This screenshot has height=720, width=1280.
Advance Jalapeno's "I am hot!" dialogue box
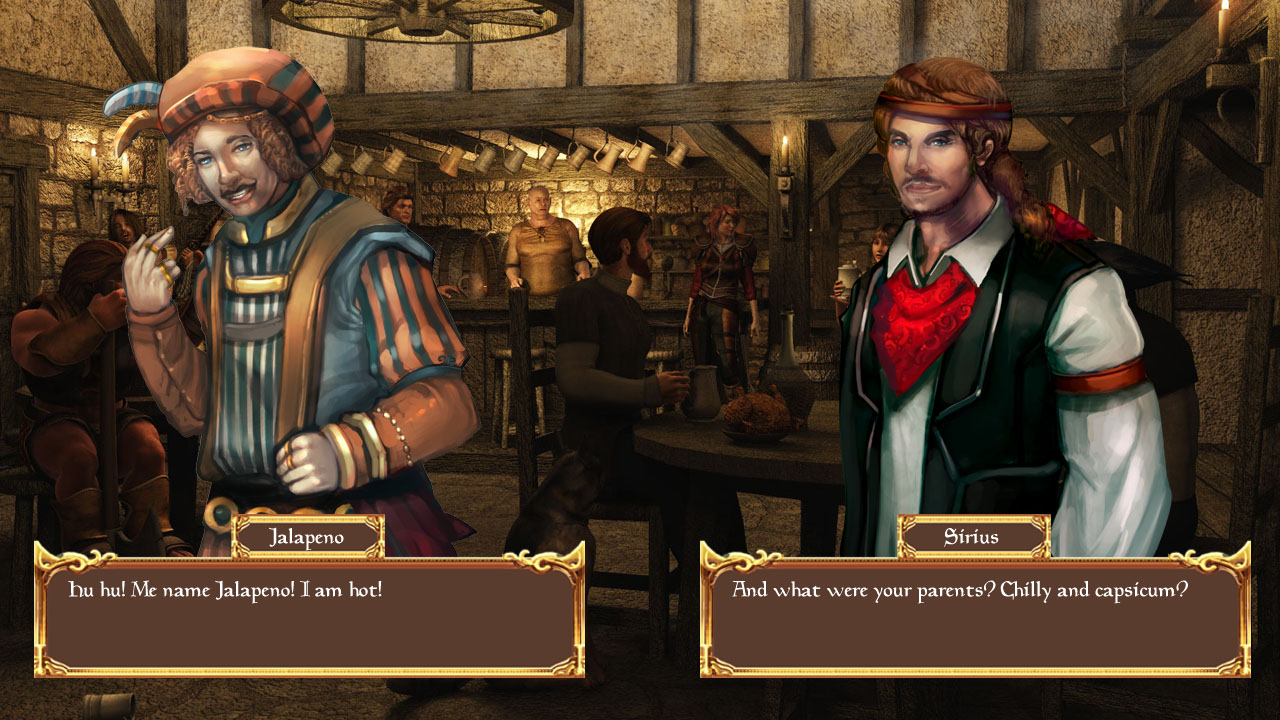point(309,610)
